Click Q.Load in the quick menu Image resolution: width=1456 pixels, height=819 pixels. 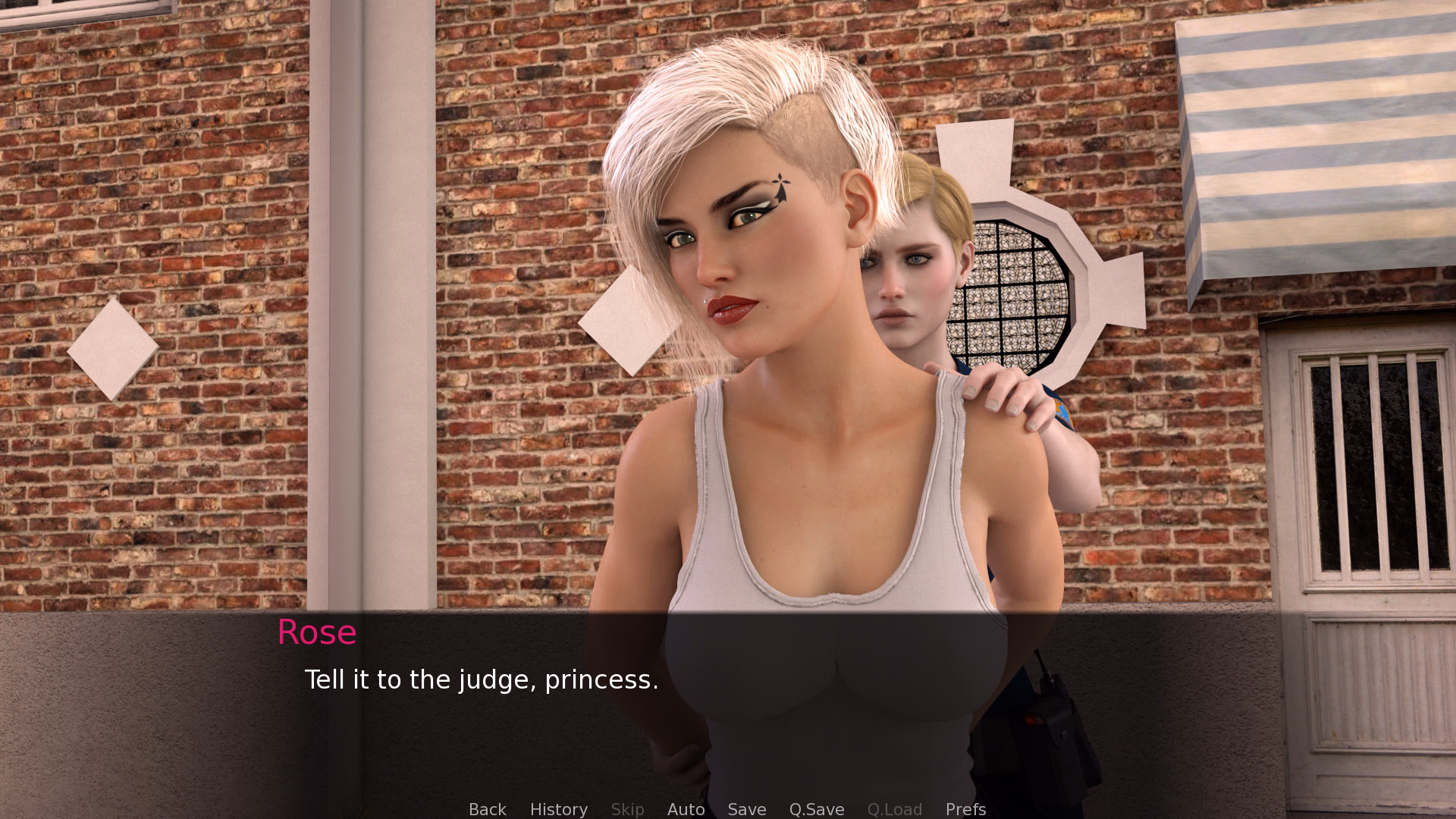pyautogui.click(x=894, y=809)
